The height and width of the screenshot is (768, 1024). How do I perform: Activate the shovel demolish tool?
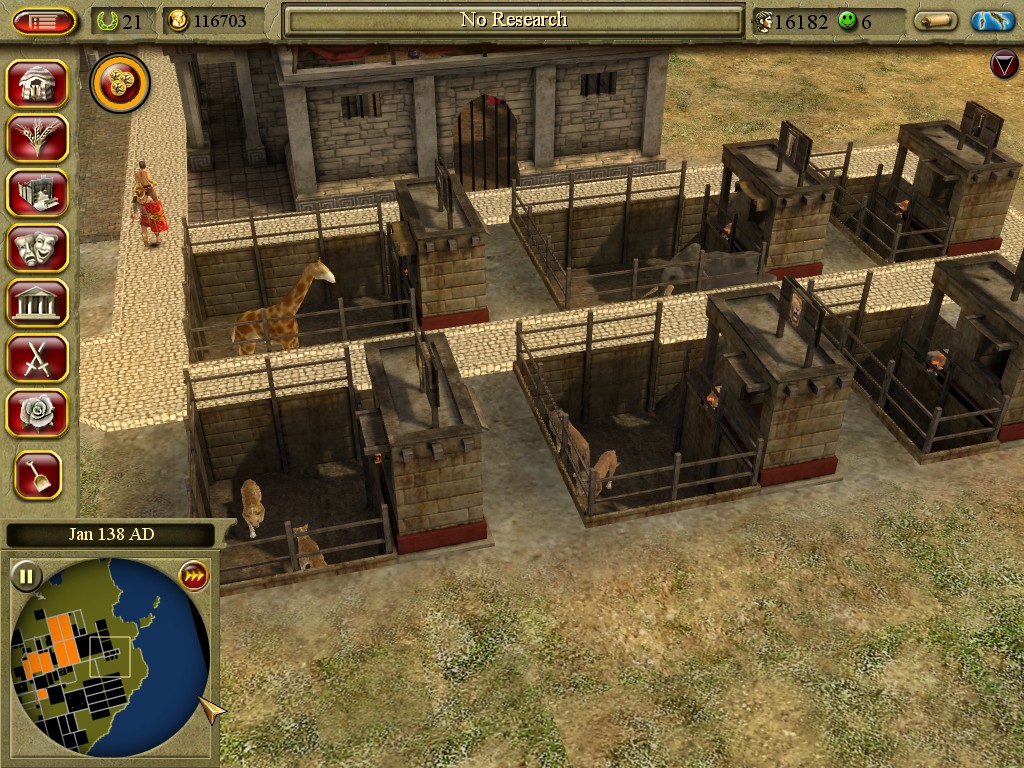point(38,475)
